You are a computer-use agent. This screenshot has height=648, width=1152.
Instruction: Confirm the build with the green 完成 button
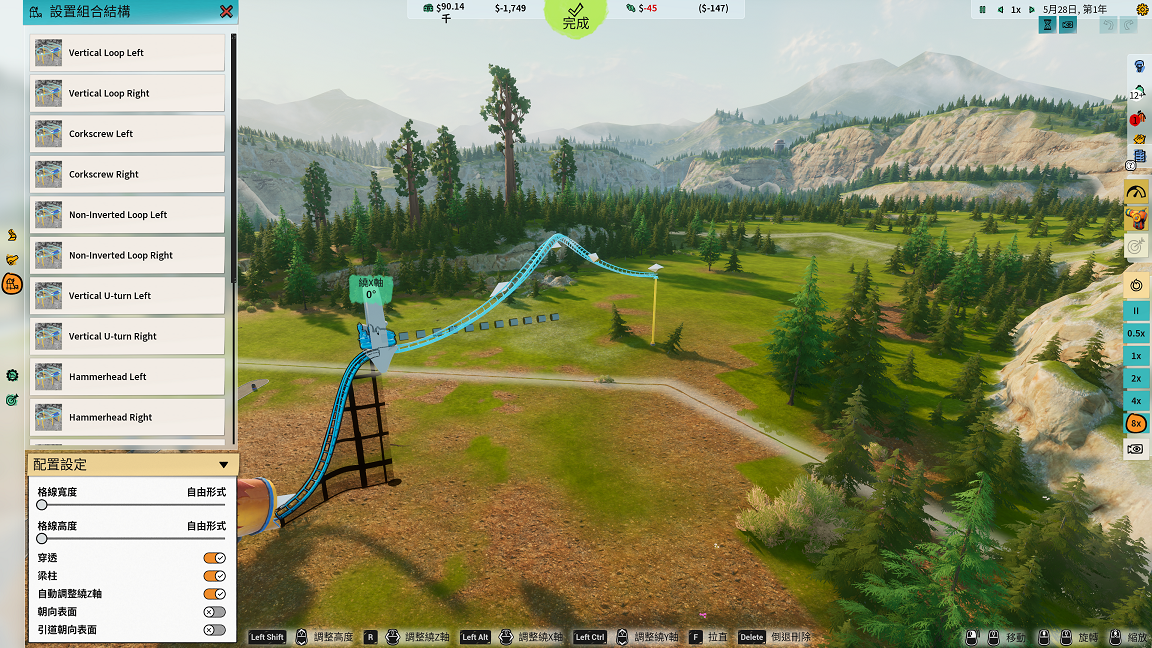[576, 17]
